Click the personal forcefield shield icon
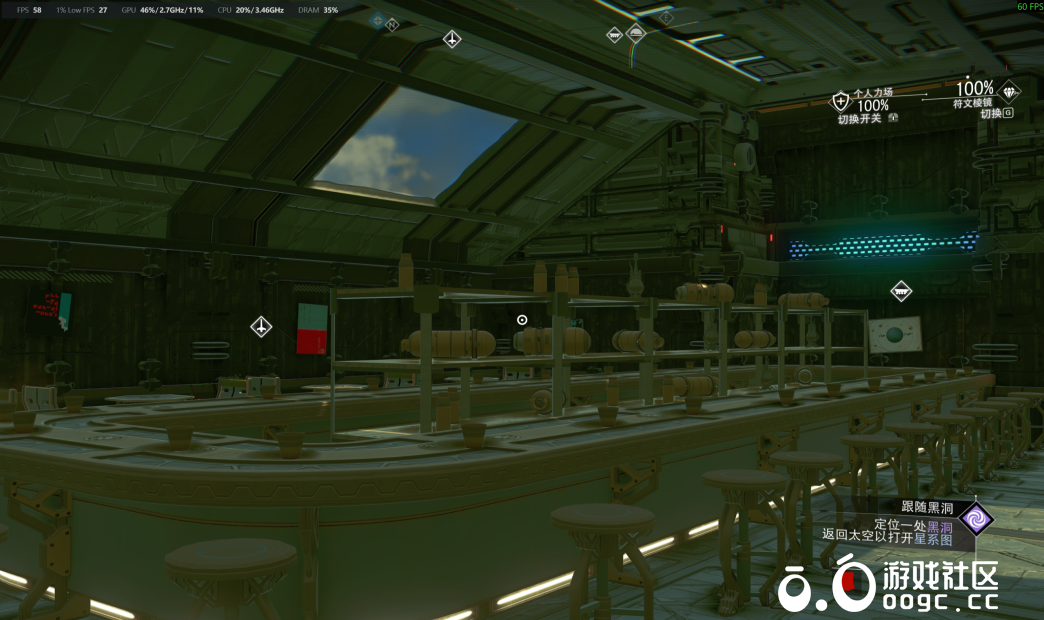The height and width of the screenshot is (620, 1044). point(841,100)
